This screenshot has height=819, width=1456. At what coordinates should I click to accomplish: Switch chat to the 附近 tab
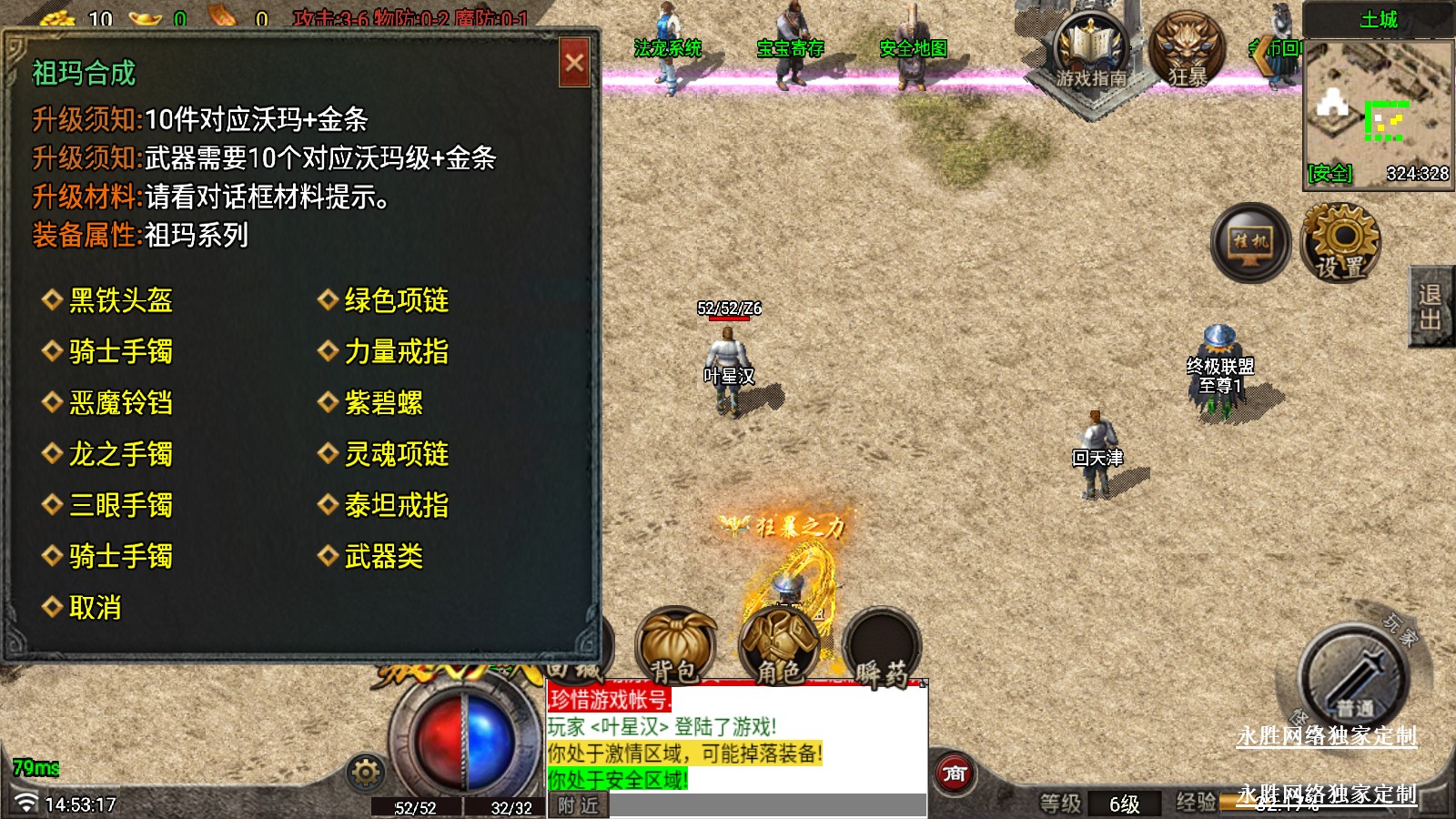tap(579, 805)
